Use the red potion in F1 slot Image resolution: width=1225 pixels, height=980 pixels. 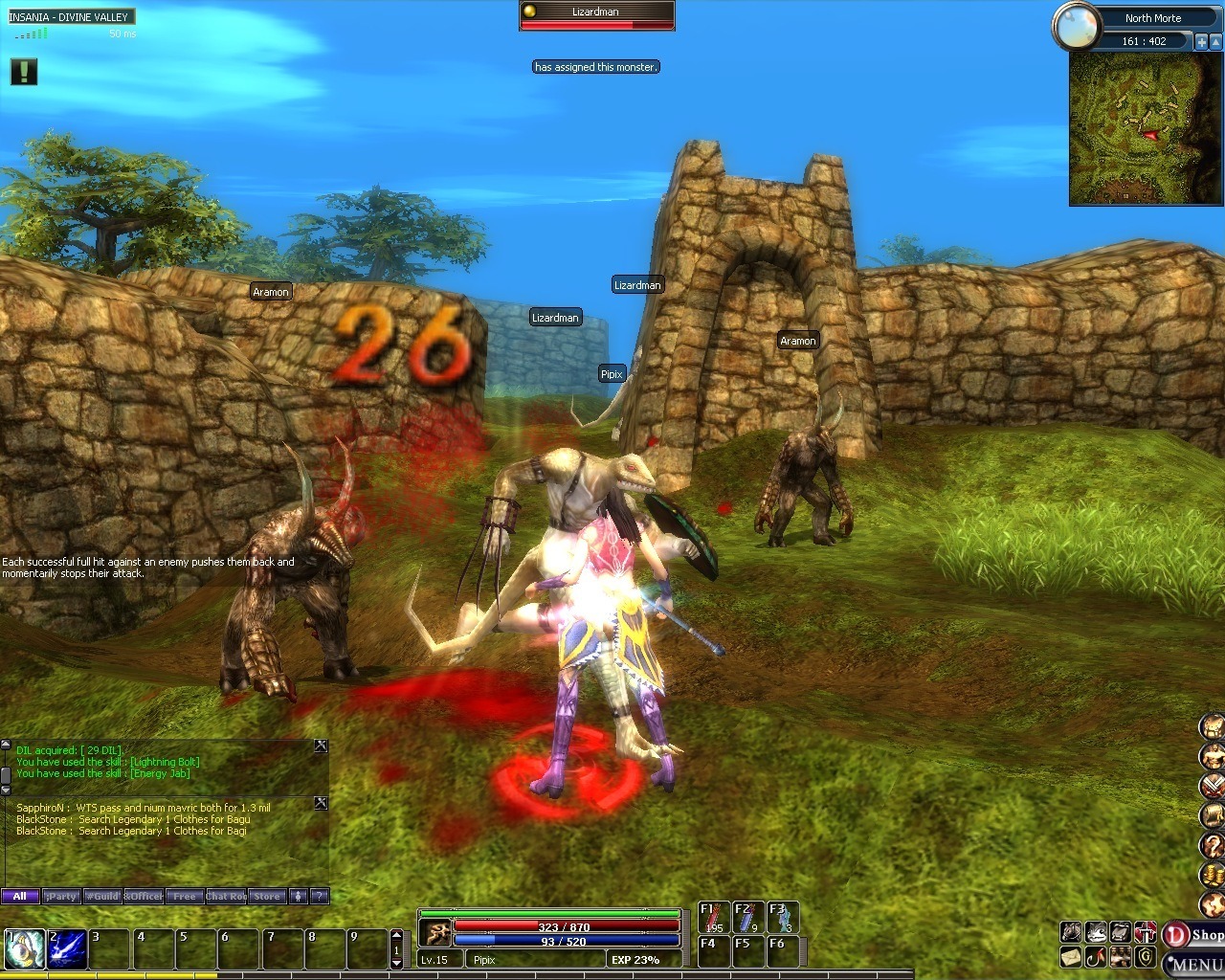click(x=713, y=918)
